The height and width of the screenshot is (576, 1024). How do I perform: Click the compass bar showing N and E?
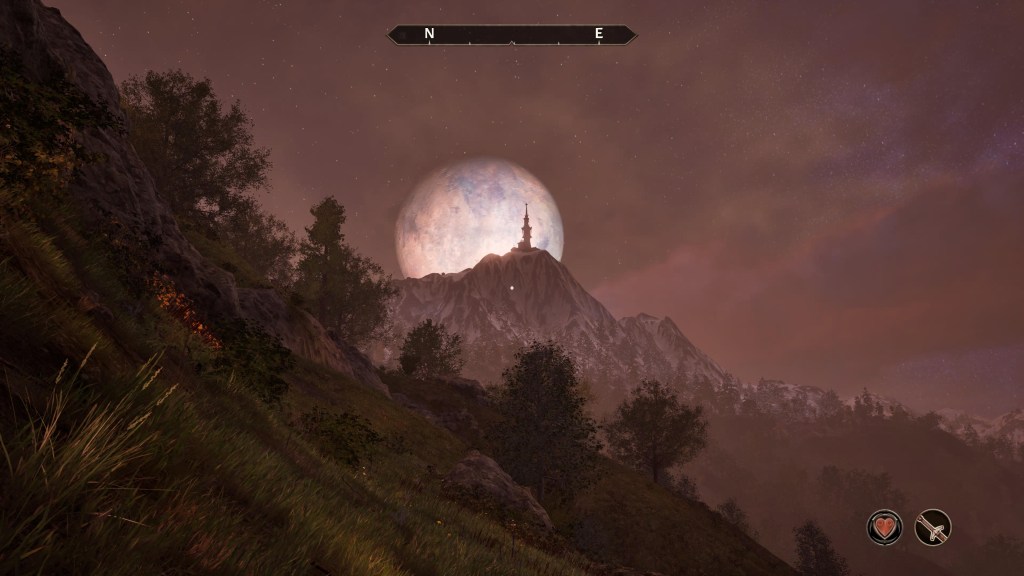tap(512, 34)
